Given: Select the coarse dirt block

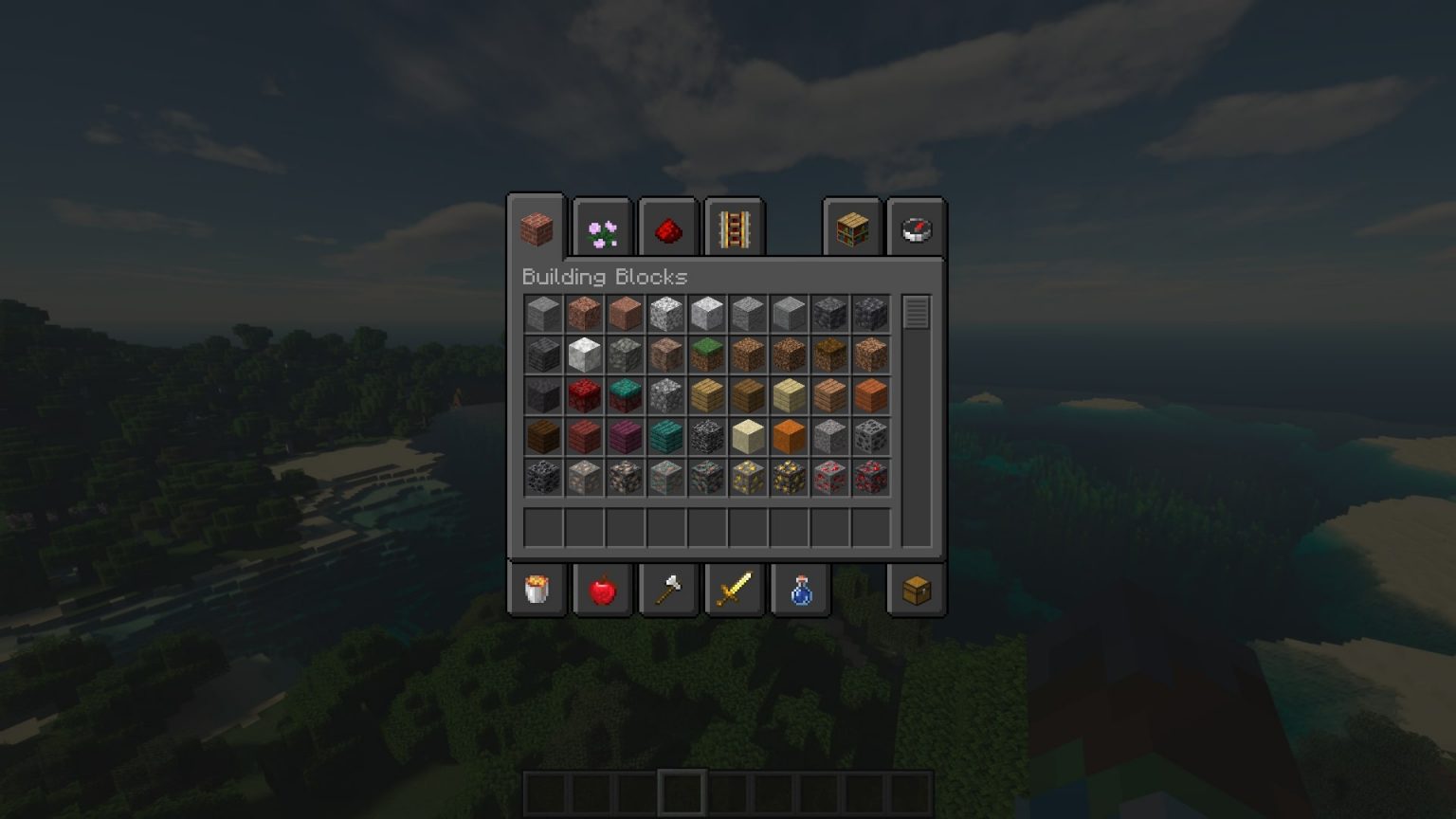Looking at the screenshot, I should pos(789,354).
